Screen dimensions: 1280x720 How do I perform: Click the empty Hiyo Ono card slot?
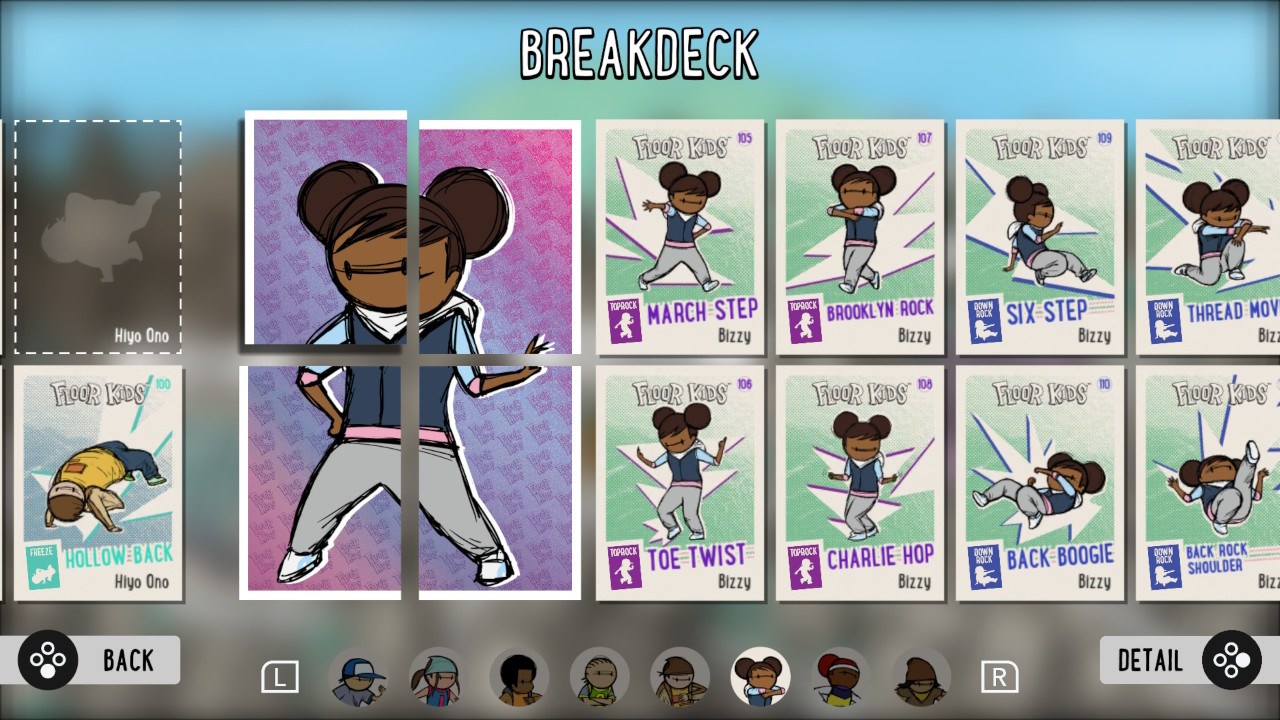97,235
